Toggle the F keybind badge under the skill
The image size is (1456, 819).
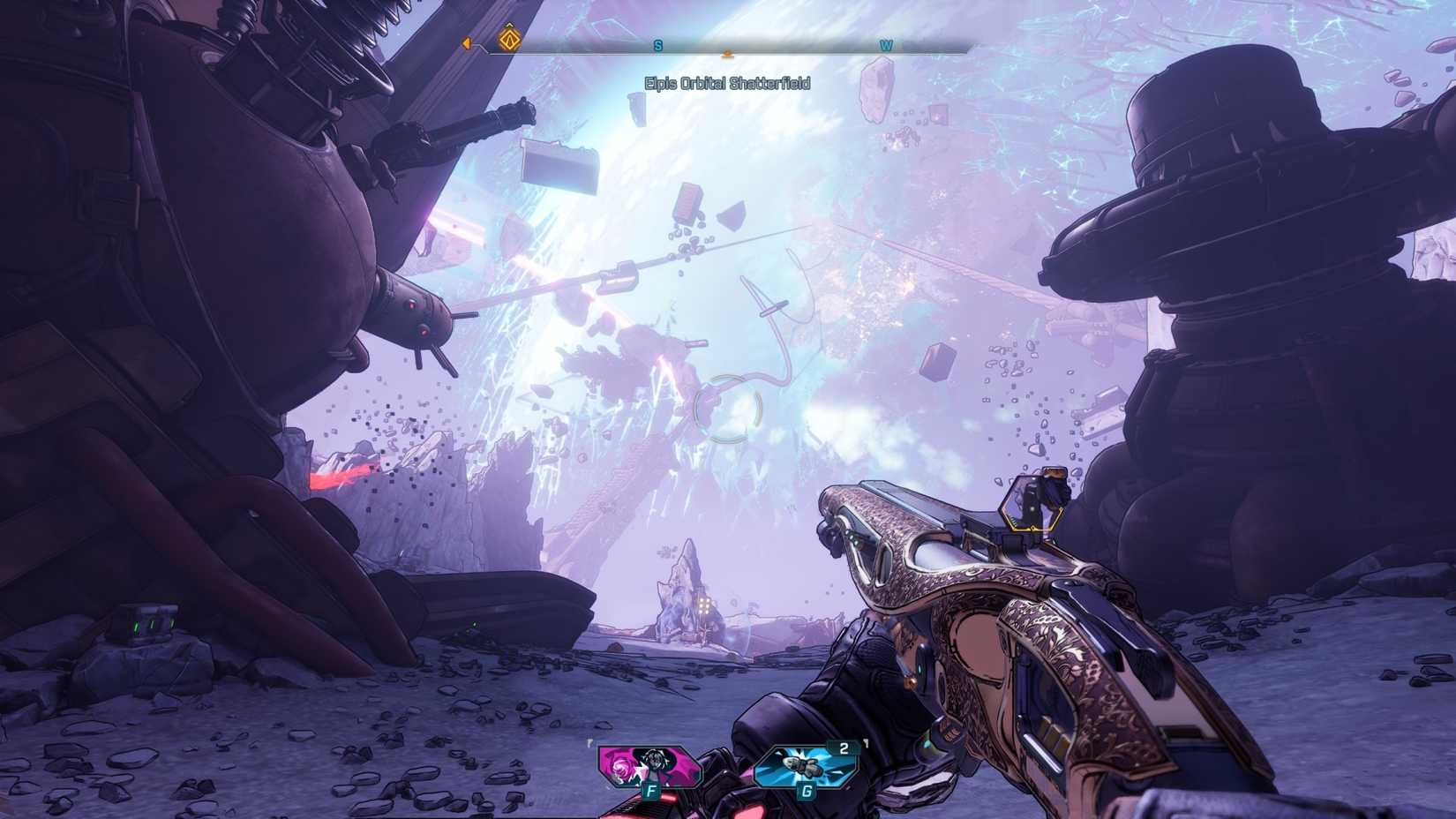point(651,792)
